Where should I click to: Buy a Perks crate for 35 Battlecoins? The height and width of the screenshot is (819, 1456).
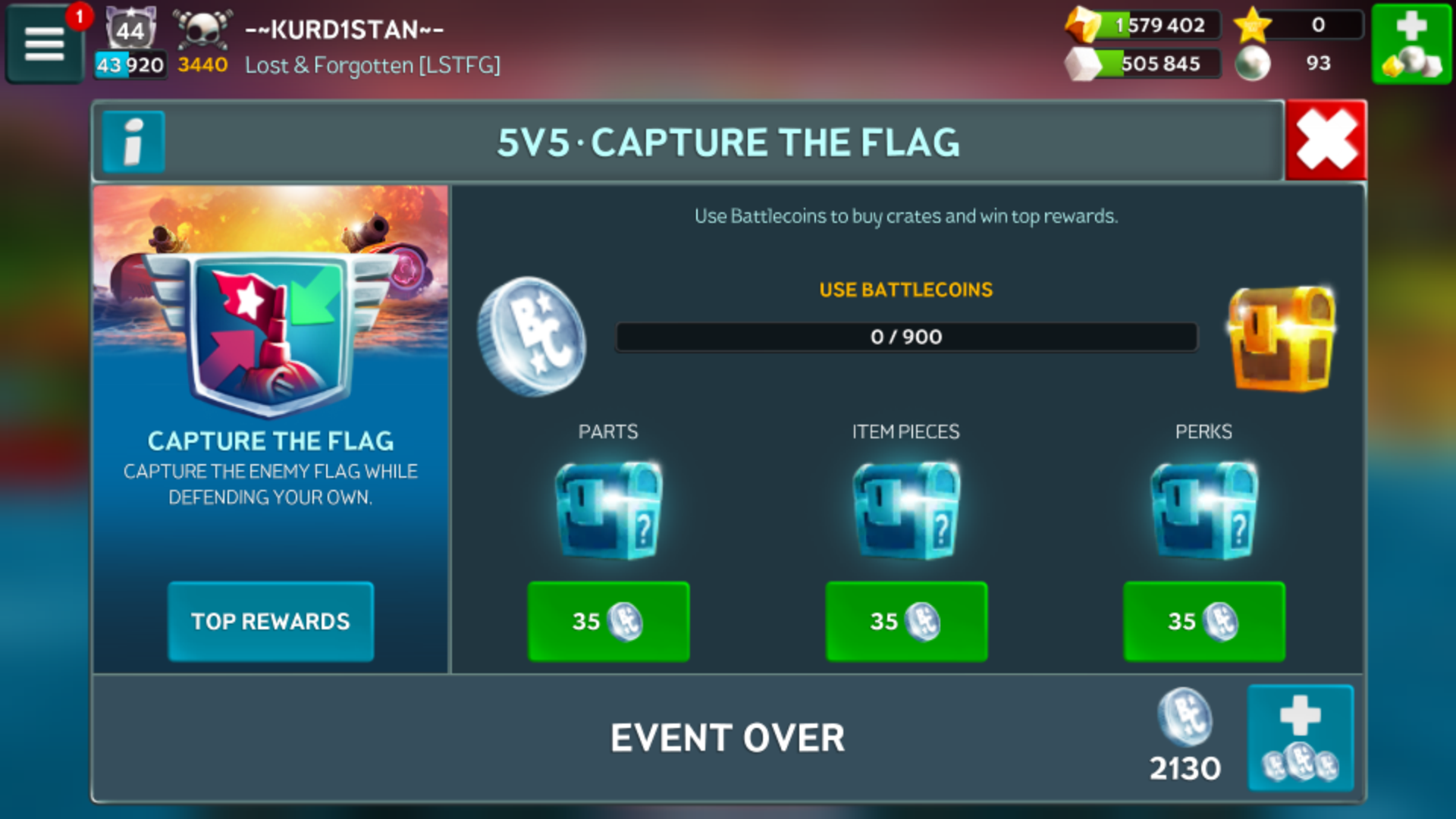pos(1203,621)
